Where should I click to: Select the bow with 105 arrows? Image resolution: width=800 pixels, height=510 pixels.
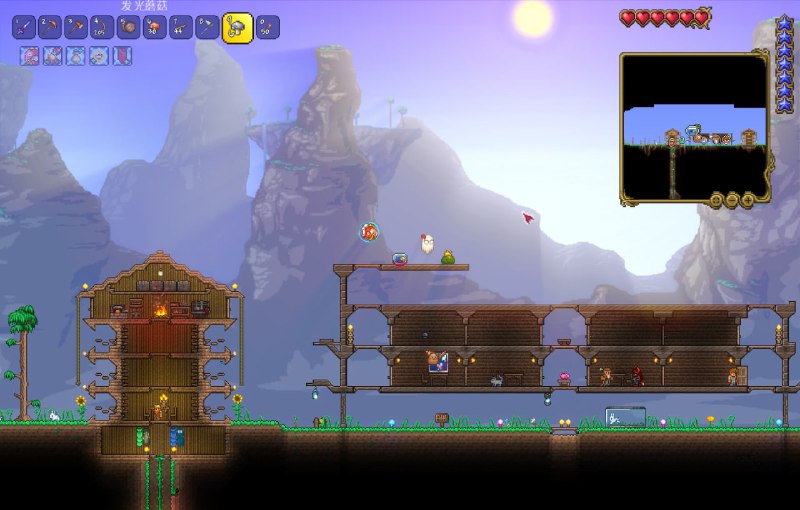point(102,27)
